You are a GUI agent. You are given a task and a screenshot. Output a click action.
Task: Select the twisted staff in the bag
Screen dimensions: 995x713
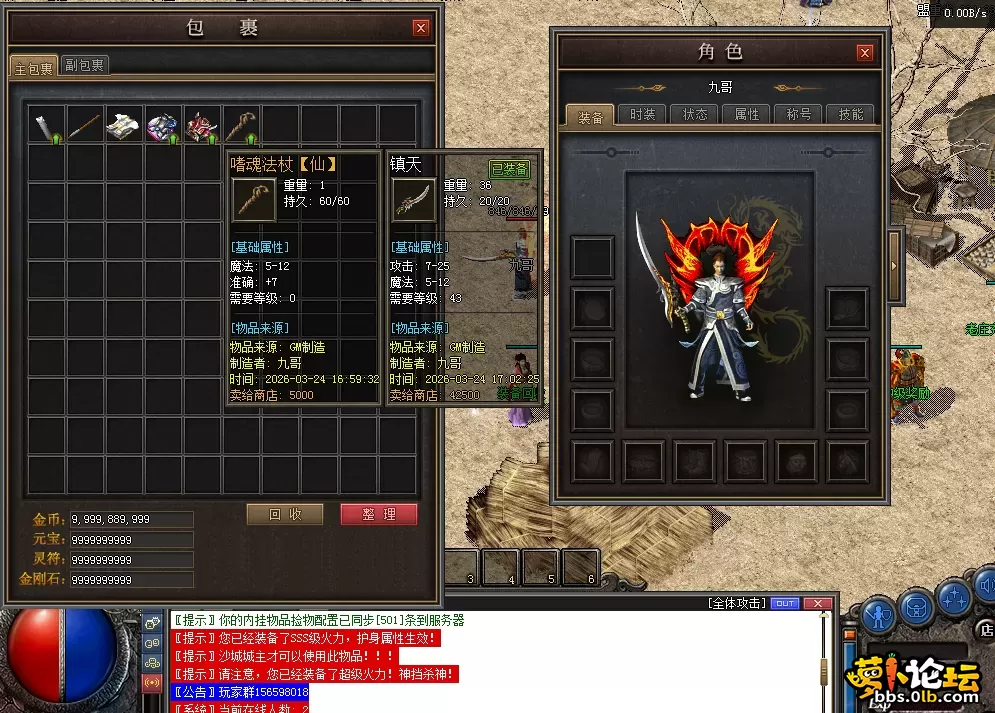tap(241, 126)
